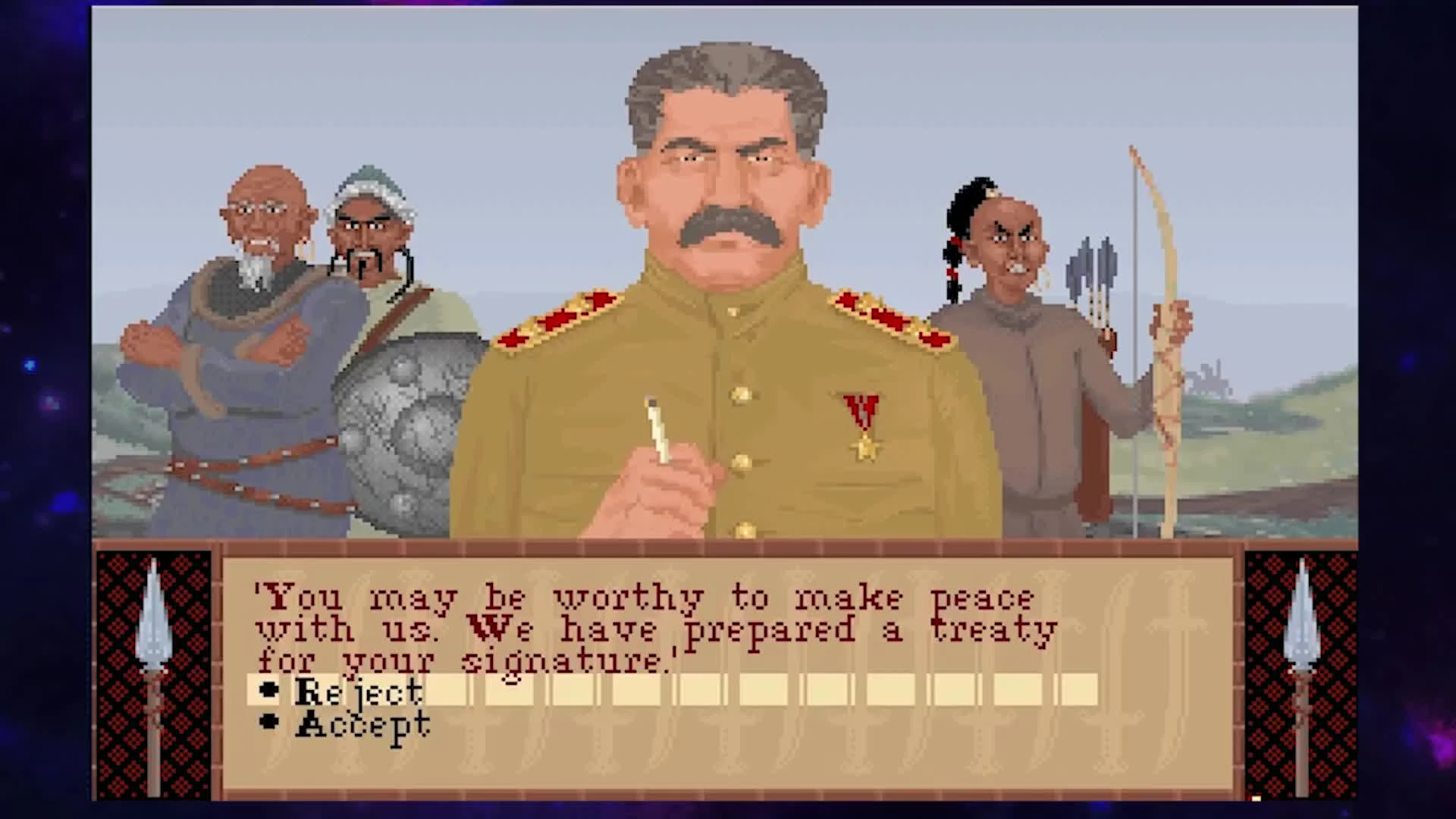Image resolution: width=1456 pixels, height=819 pixels.
Task: Click the left decorative spear
Action: (x=154, y=645)
